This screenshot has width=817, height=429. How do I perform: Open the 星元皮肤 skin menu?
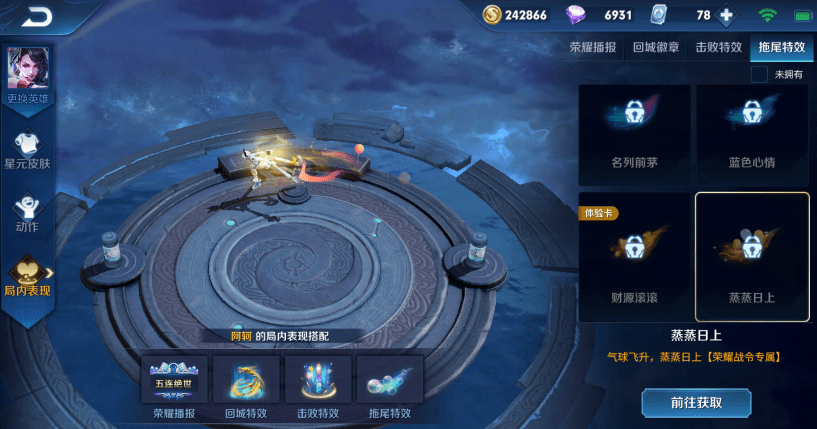point(27,148)
